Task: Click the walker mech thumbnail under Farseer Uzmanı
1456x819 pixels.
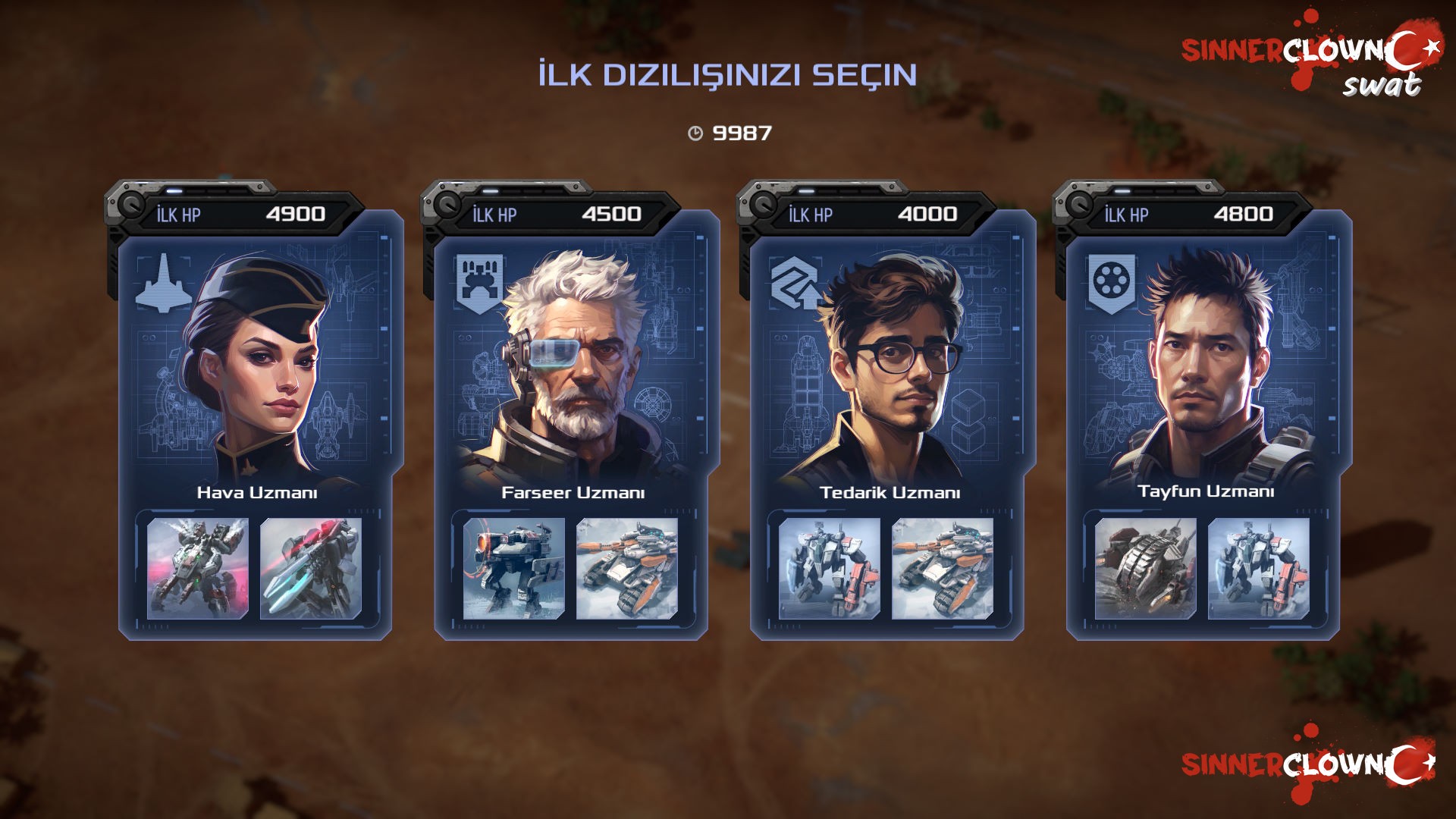Action: coord(514,568)
